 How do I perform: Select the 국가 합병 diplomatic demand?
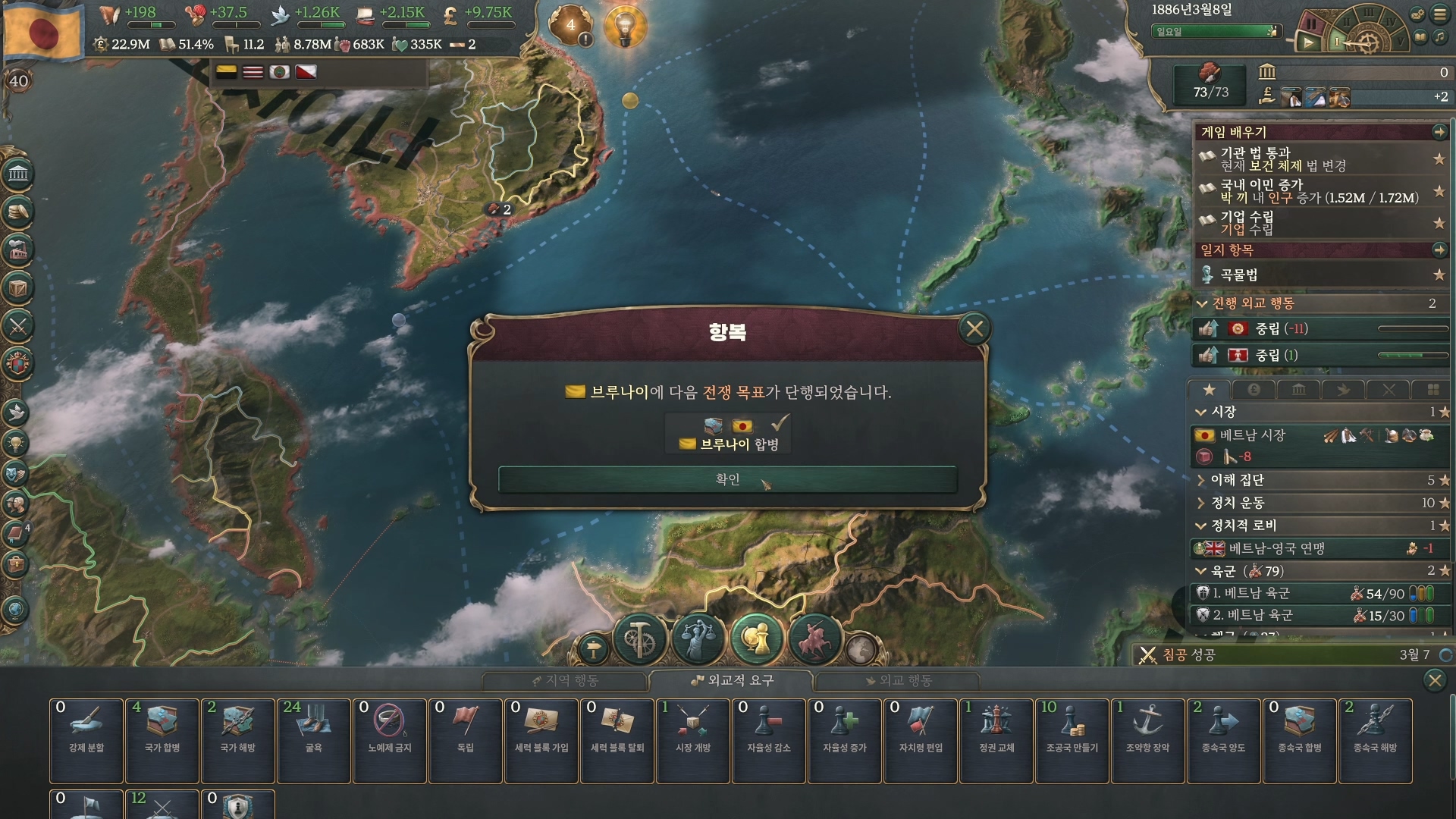click(162, 740)
